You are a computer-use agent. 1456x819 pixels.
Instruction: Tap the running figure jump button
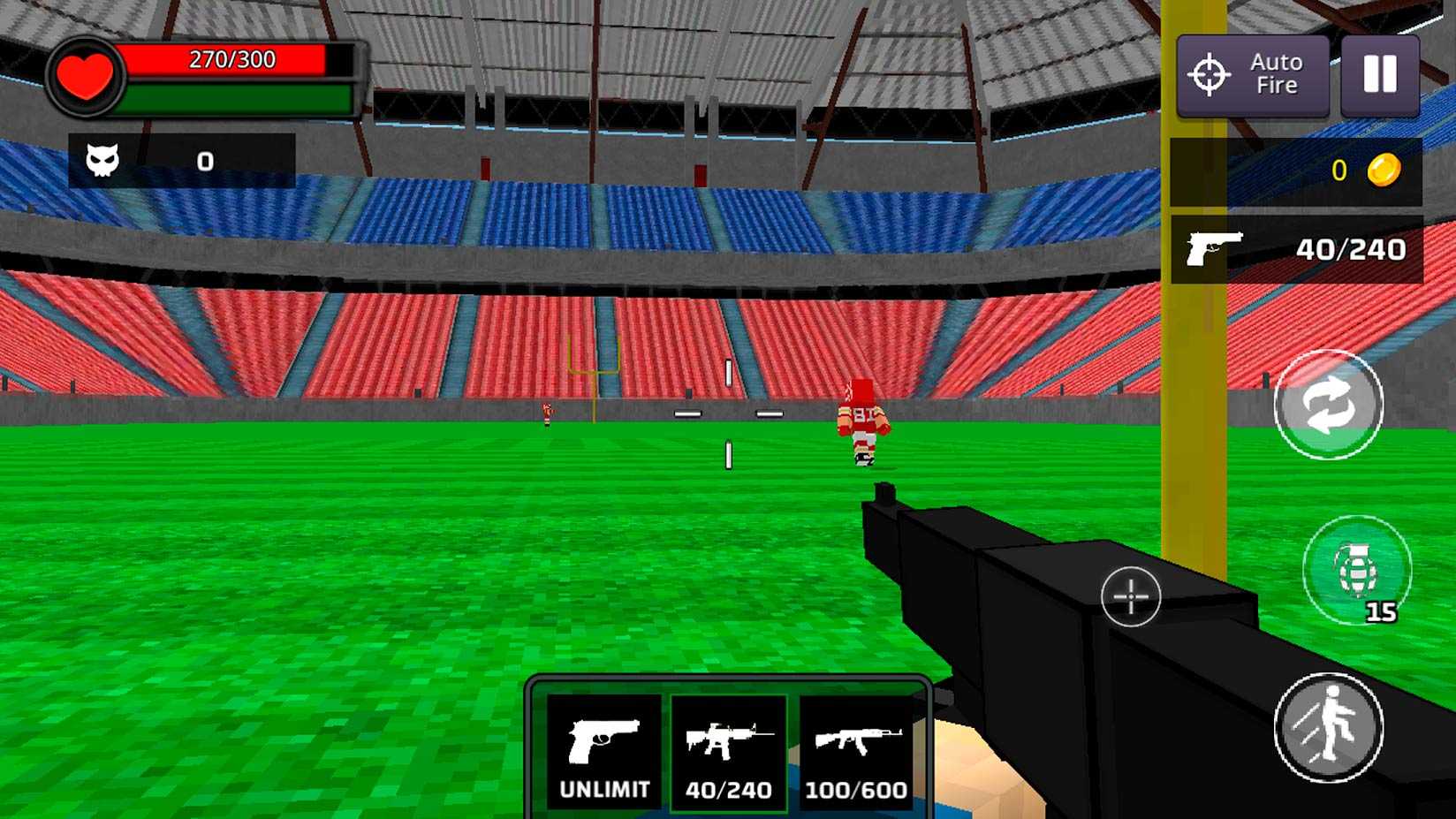click(1328, 727)
